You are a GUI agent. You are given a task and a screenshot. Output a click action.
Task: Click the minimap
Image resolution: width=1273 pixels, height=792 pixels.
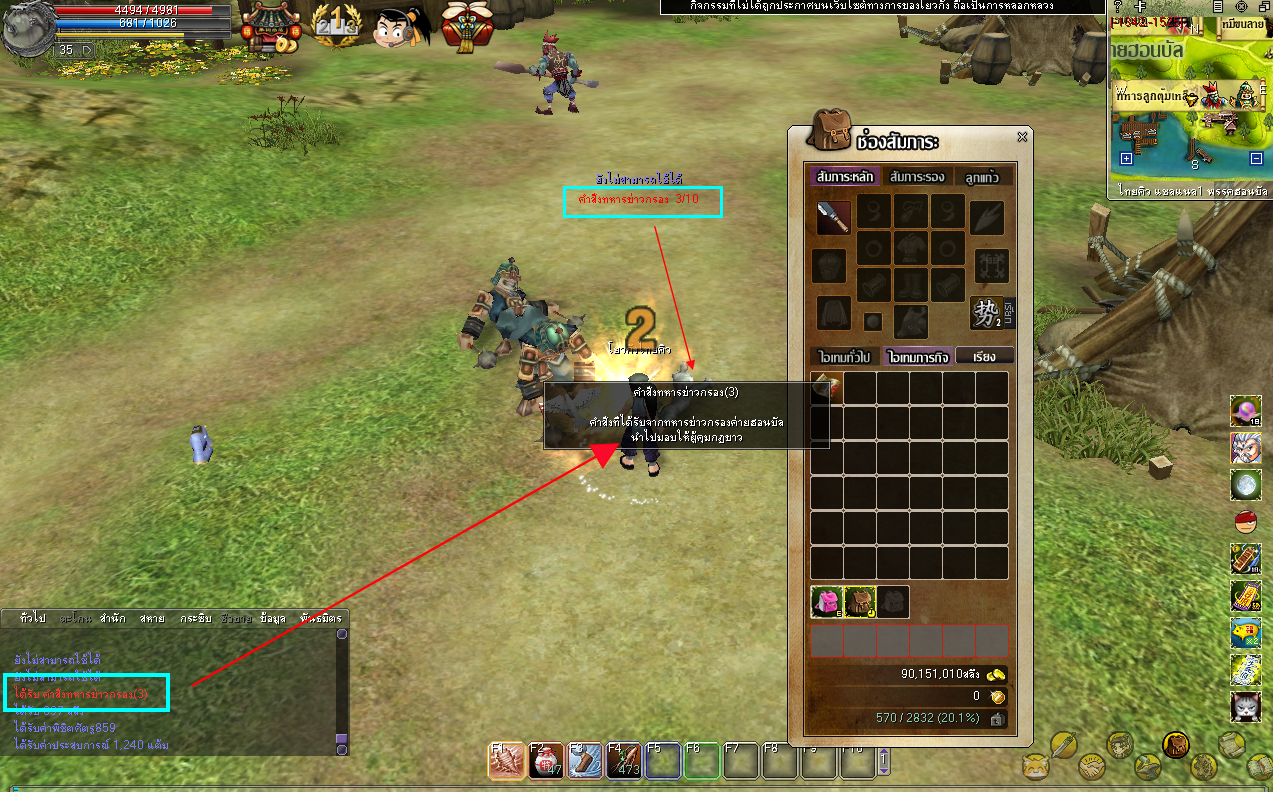pos(1188,100)
